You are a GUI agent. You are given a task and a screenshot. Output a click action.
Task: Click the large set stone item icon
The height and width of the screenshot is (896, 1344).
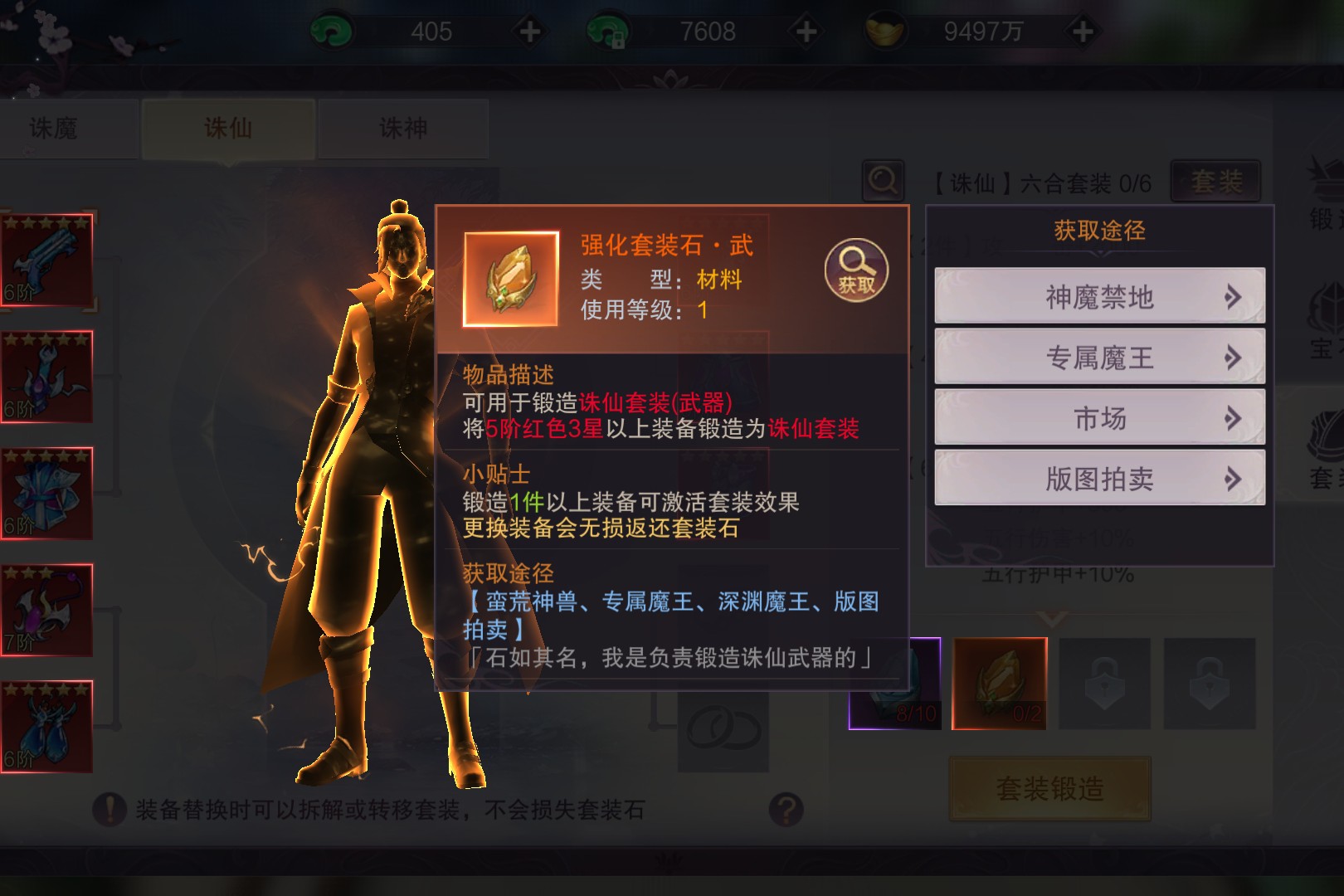(x=510, y=279)
